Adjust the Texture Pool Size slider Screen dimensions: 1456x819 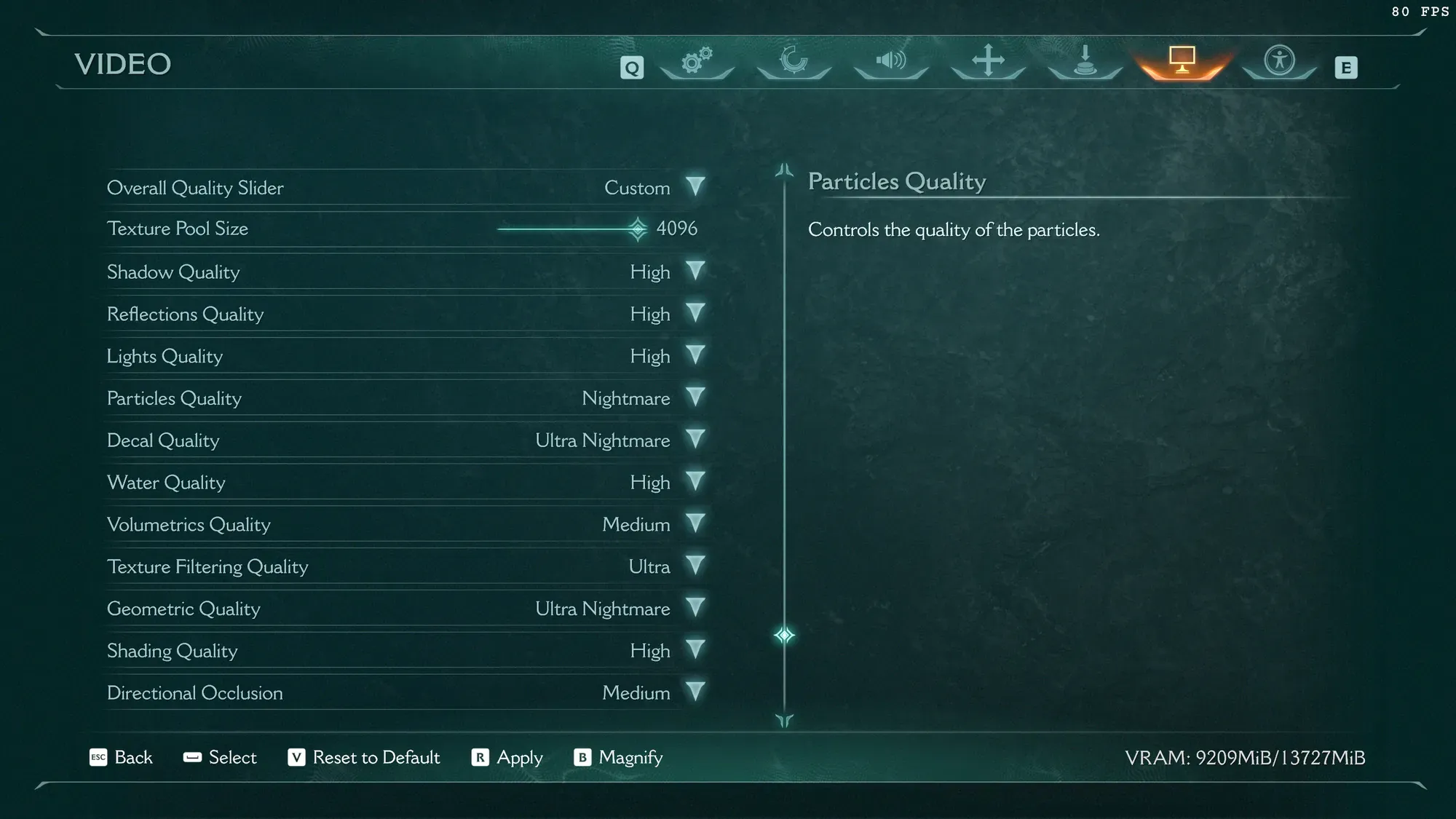click(x=638, y=229)
